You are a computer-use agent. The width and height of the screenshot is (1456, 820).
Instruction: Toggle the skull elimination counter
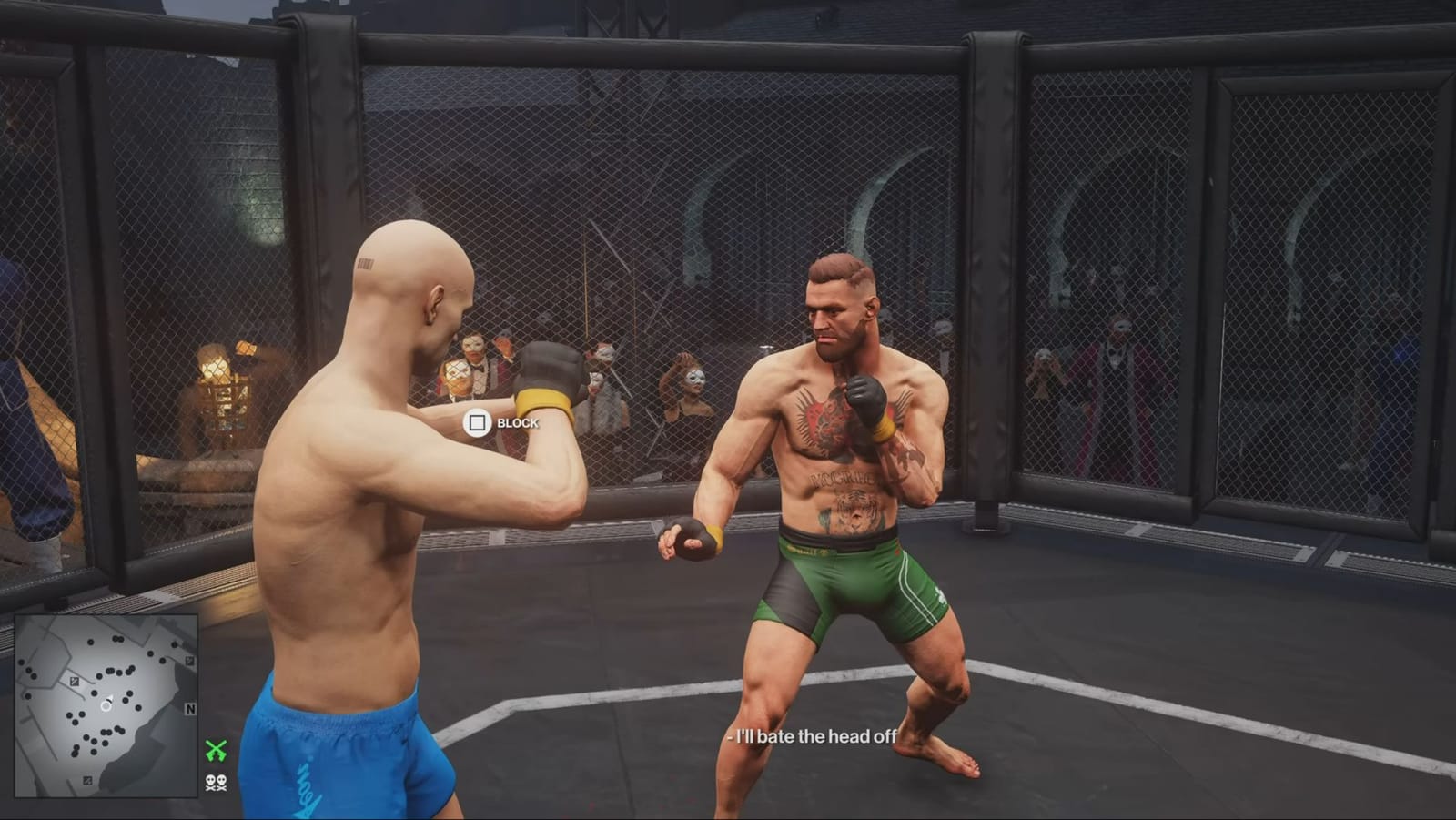pyautogui.click(x=217, y=784)
